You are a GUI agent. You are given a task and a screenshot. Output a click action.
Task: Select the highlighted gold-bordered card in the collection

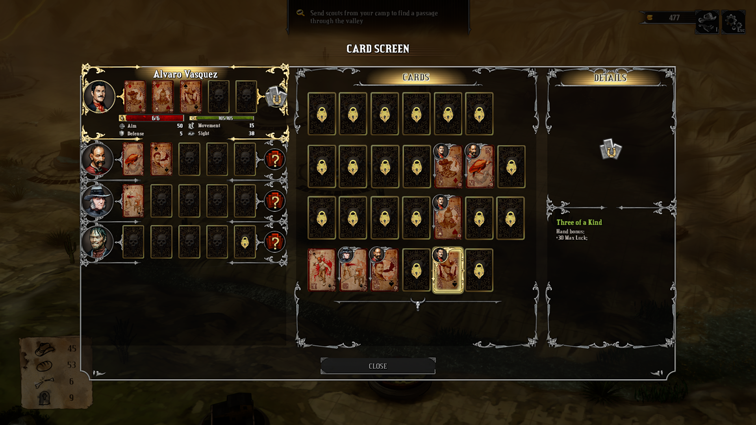(447, 270)
